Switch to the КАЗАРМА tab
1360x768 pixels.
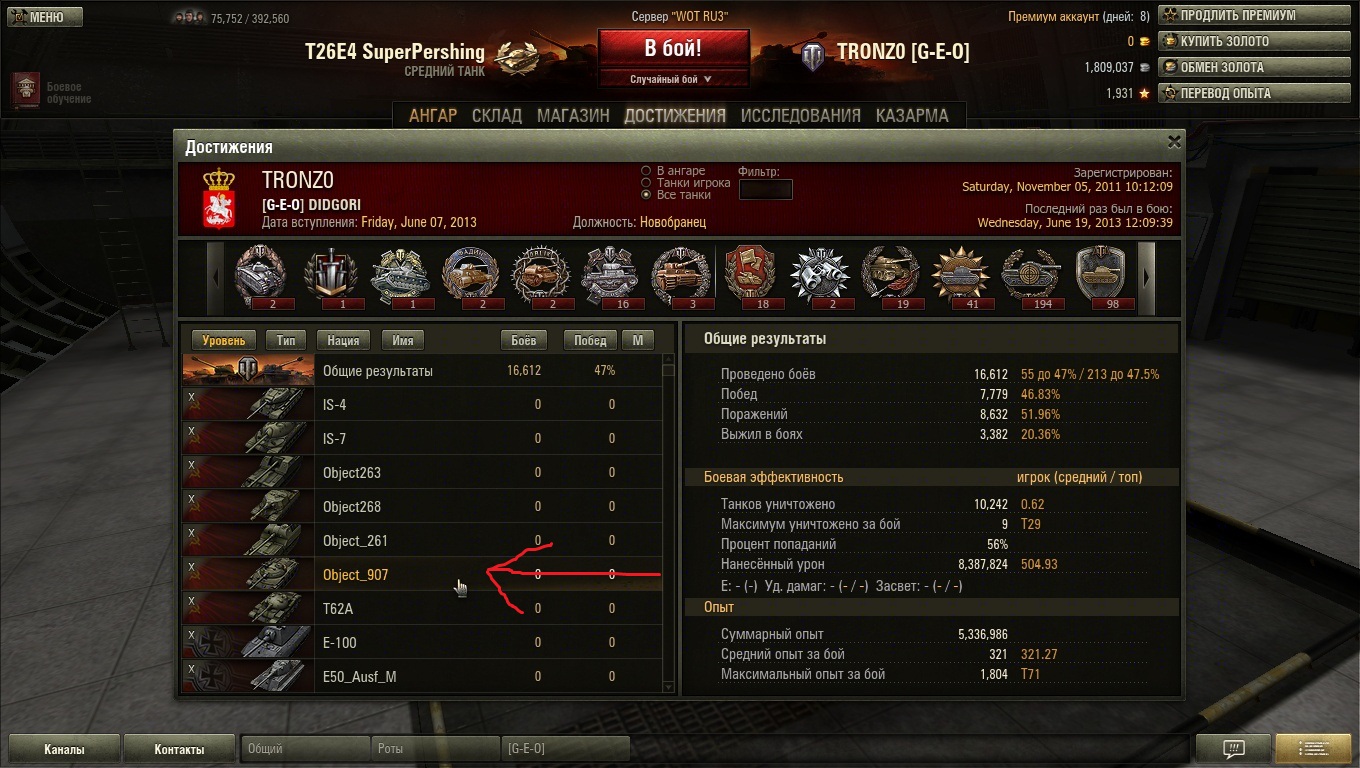click(x=912, y=115)
